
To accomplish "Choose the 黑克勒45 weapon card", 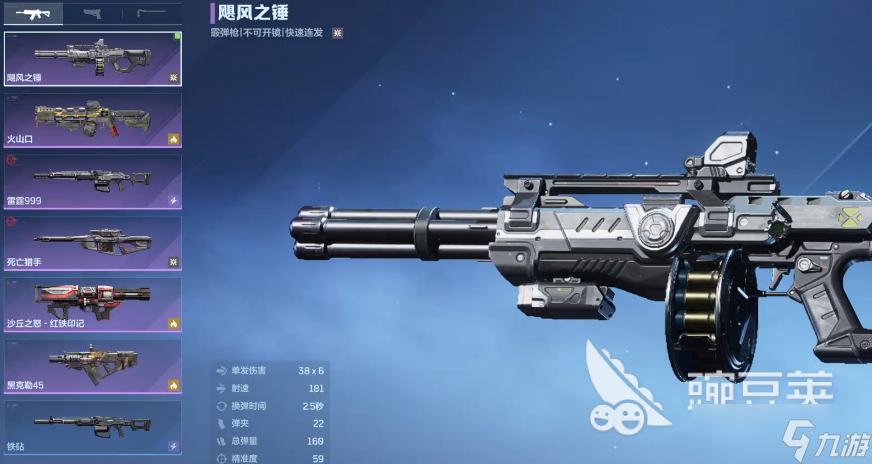I will click(93, 366).
